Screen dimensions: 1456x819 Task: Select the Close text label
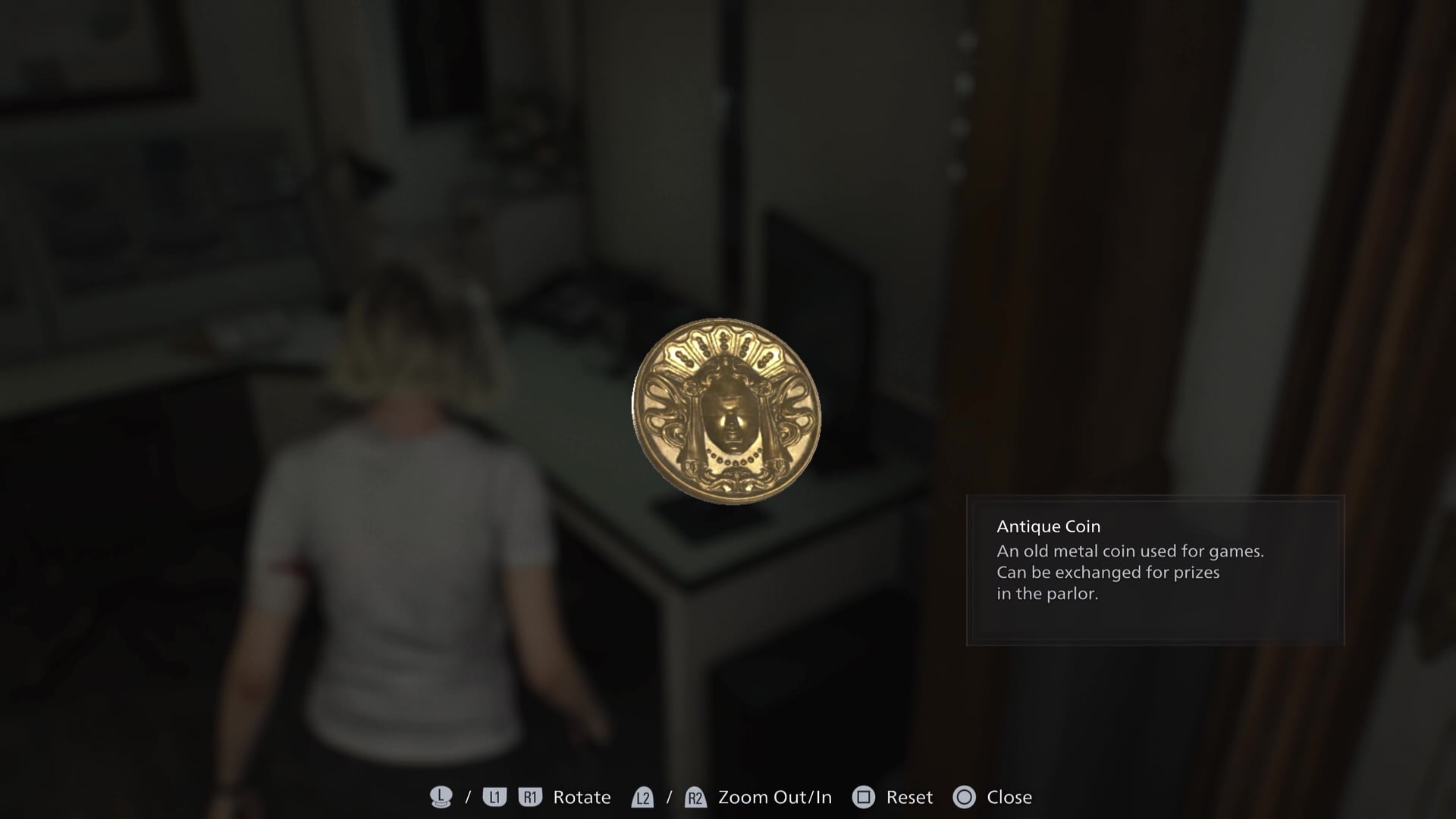click(x=1009, y=797)
